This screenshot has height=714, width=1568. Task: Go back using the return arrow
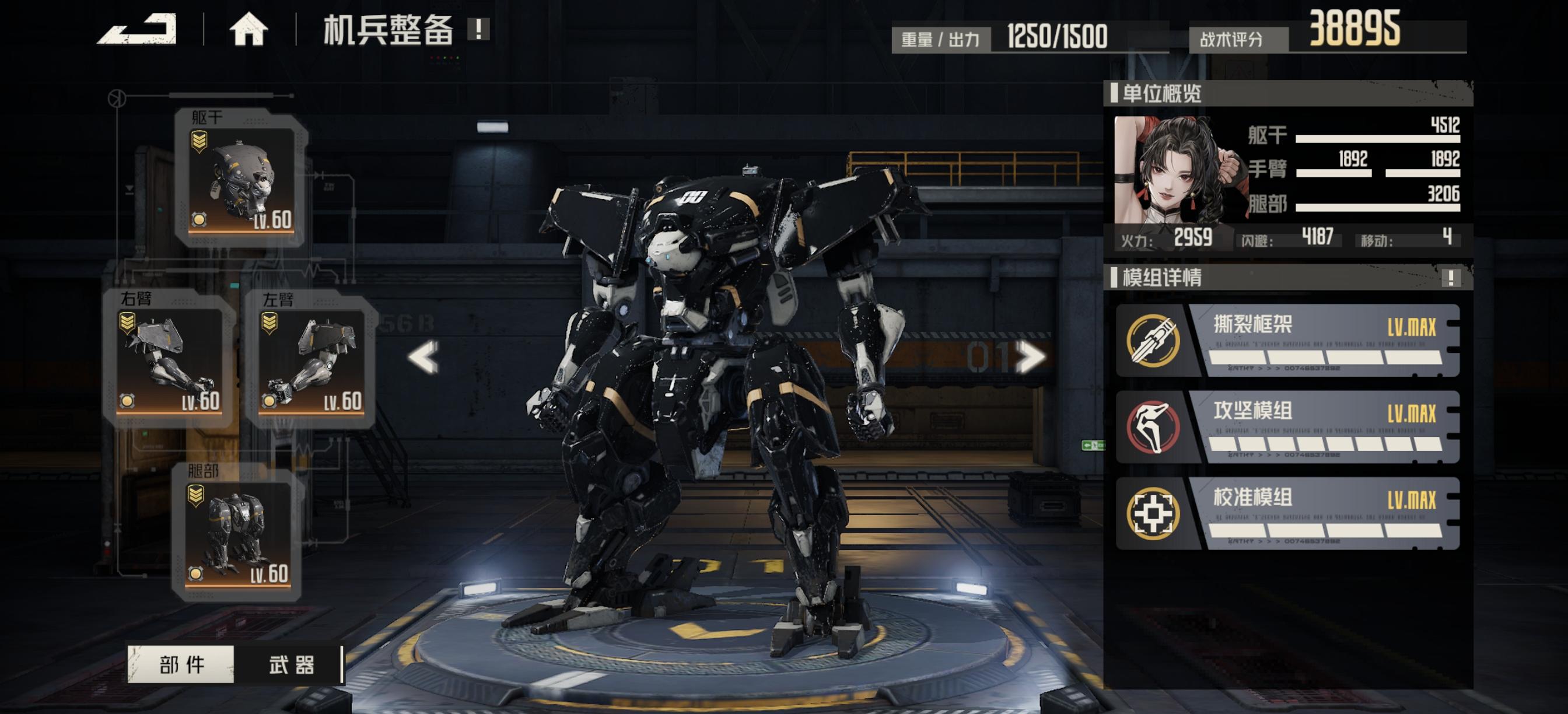click(138, 29)
